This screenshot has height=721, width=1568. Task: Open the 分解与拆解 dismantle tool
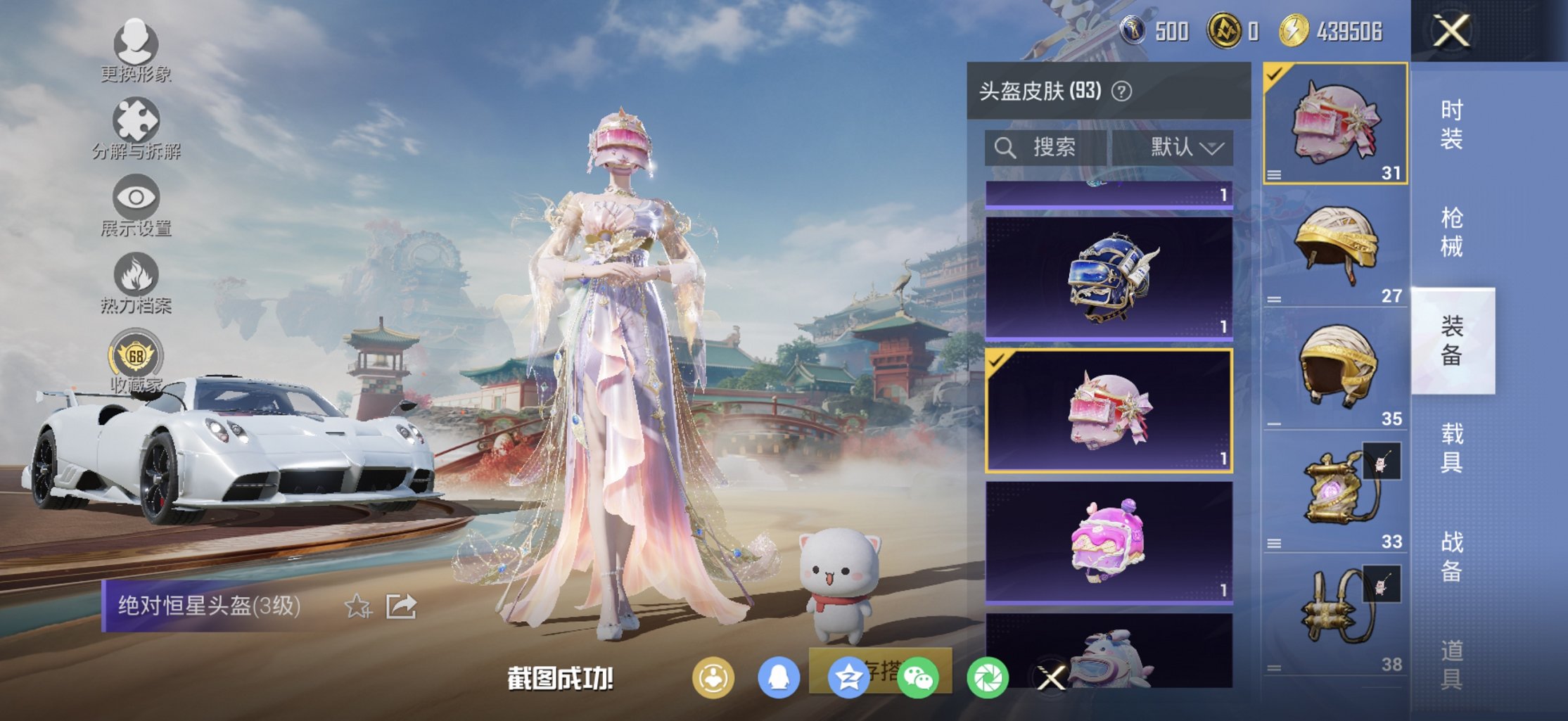[137, 120]
